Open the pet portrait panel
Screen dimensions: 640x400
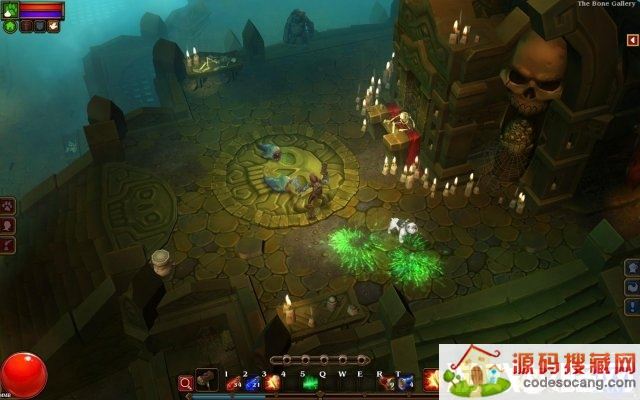point(9,9)
